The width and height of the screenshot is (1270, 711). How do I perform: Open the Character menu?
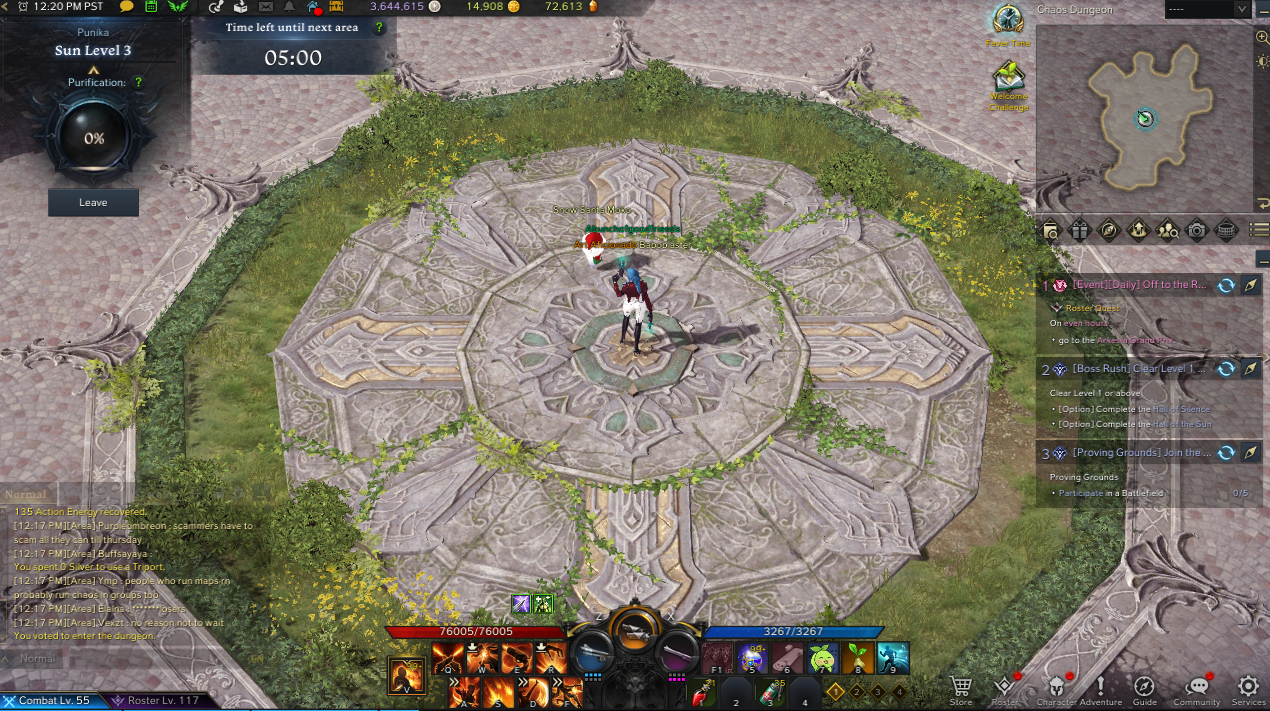click(x=1057, y=687)
